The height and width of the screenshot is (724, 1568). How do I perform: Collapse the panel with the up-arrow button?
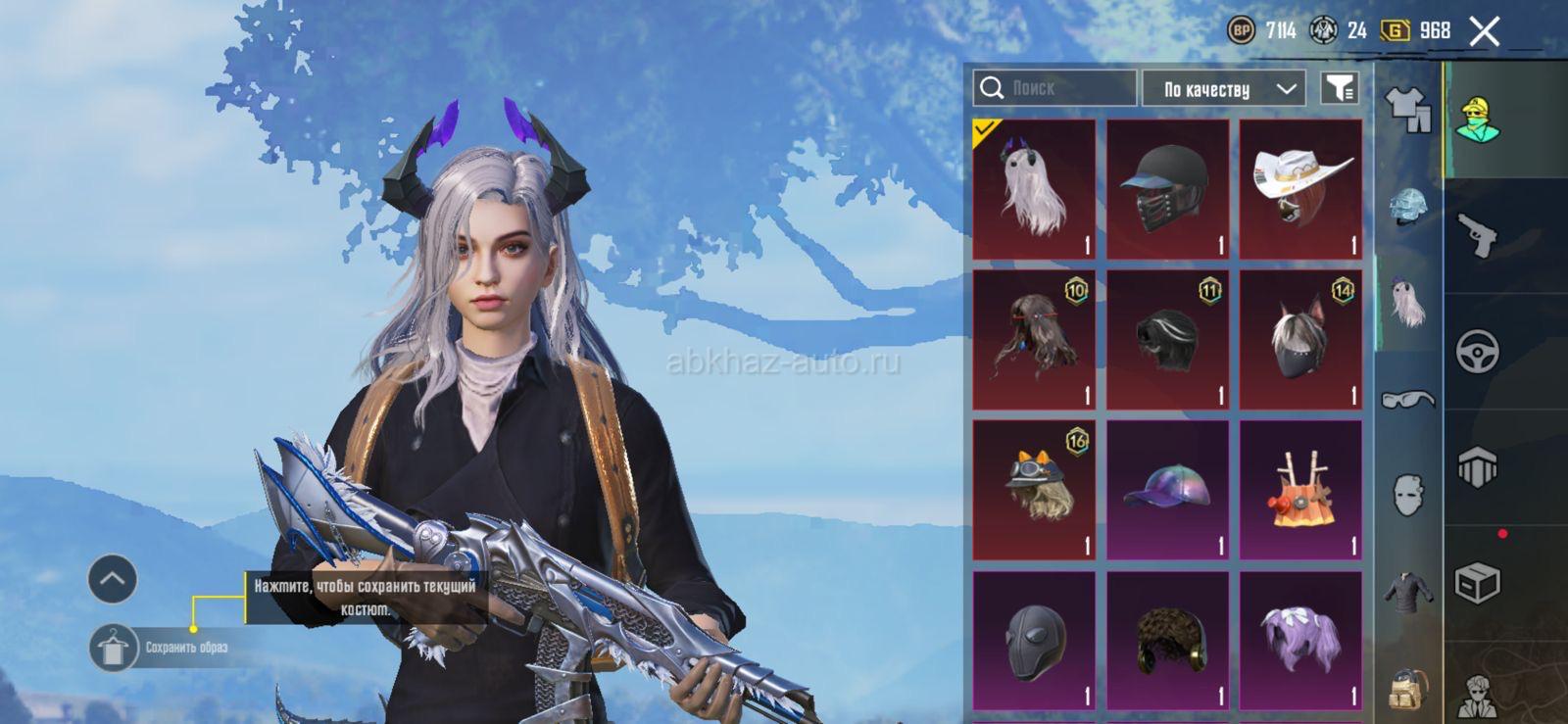tap(112, 579)
